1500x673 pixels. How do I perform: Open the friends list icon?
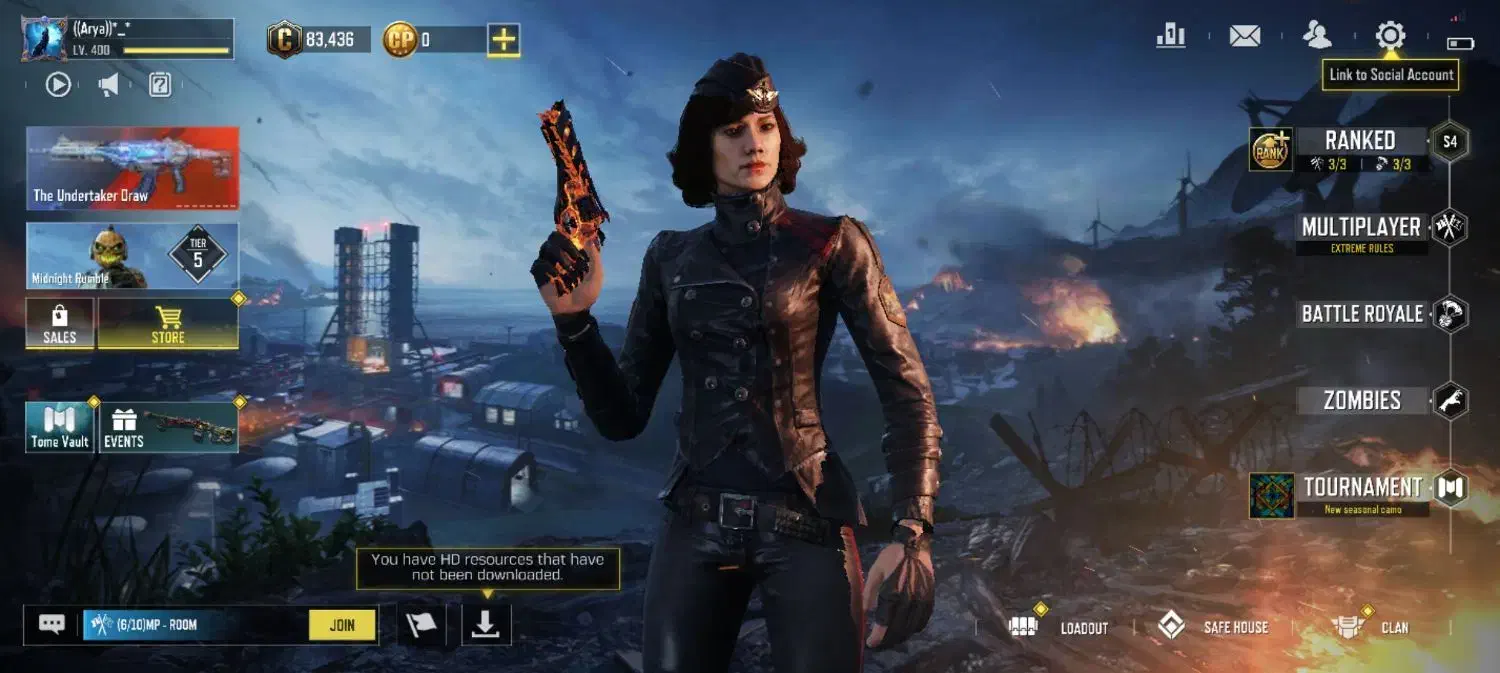[x=1317, y=36]
